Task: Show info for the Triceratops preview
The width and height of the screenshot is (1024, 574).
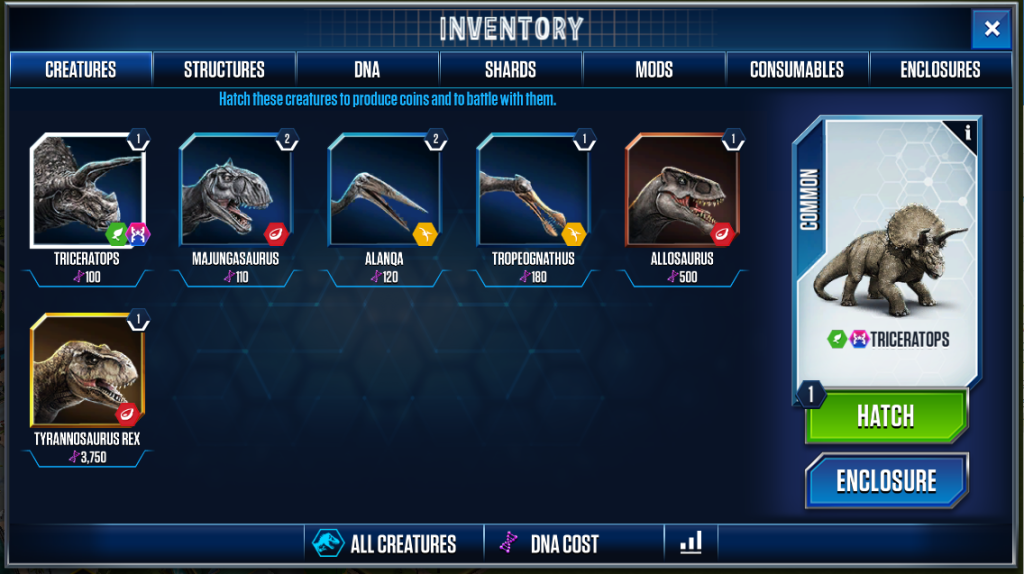Action: [x=967, y=131]
